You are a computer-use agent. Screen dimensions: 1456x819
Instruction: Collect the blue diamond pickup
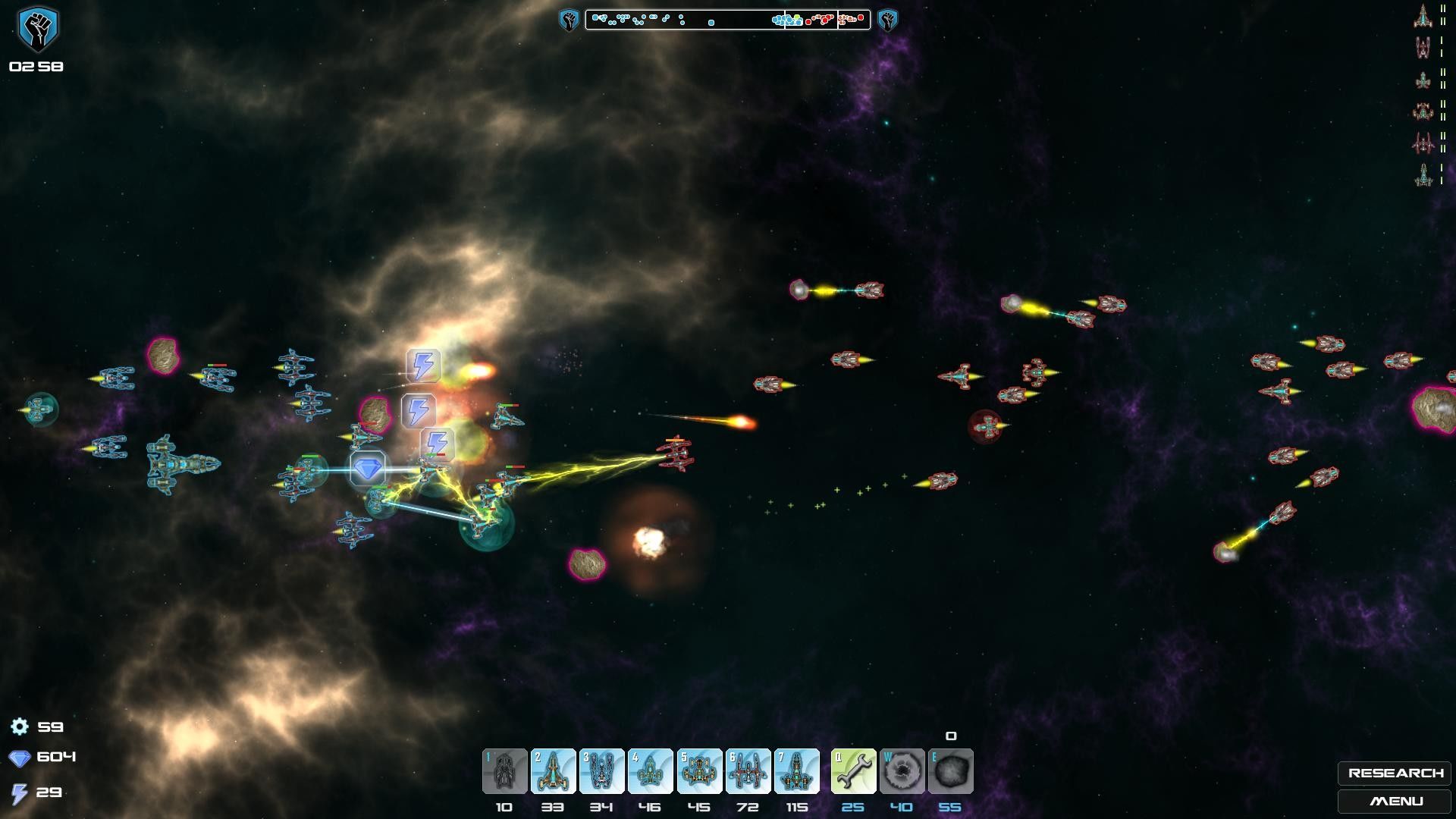[368, 469]
